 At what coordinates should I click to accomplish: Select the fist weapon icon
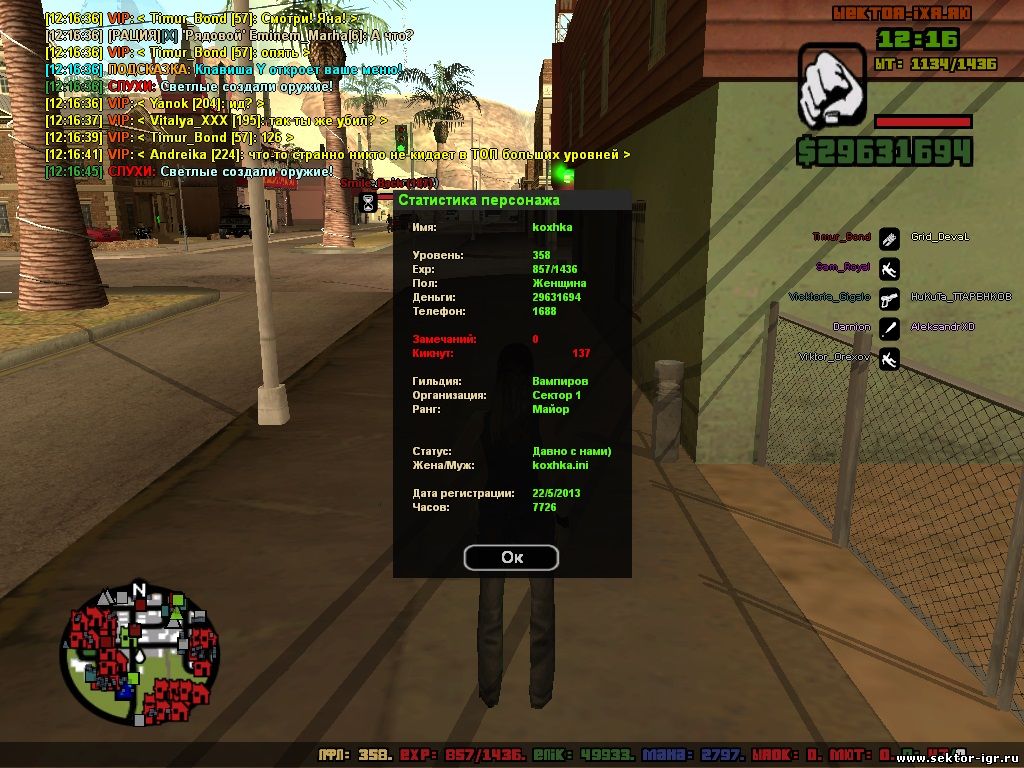pos(831,87)
